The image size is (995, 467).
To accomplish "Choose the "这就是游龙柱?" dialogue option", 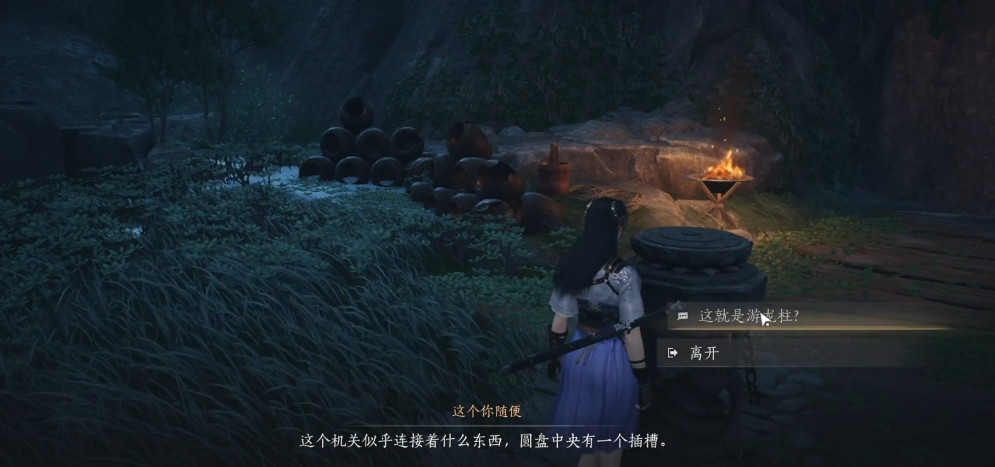I will click(748, 316).
